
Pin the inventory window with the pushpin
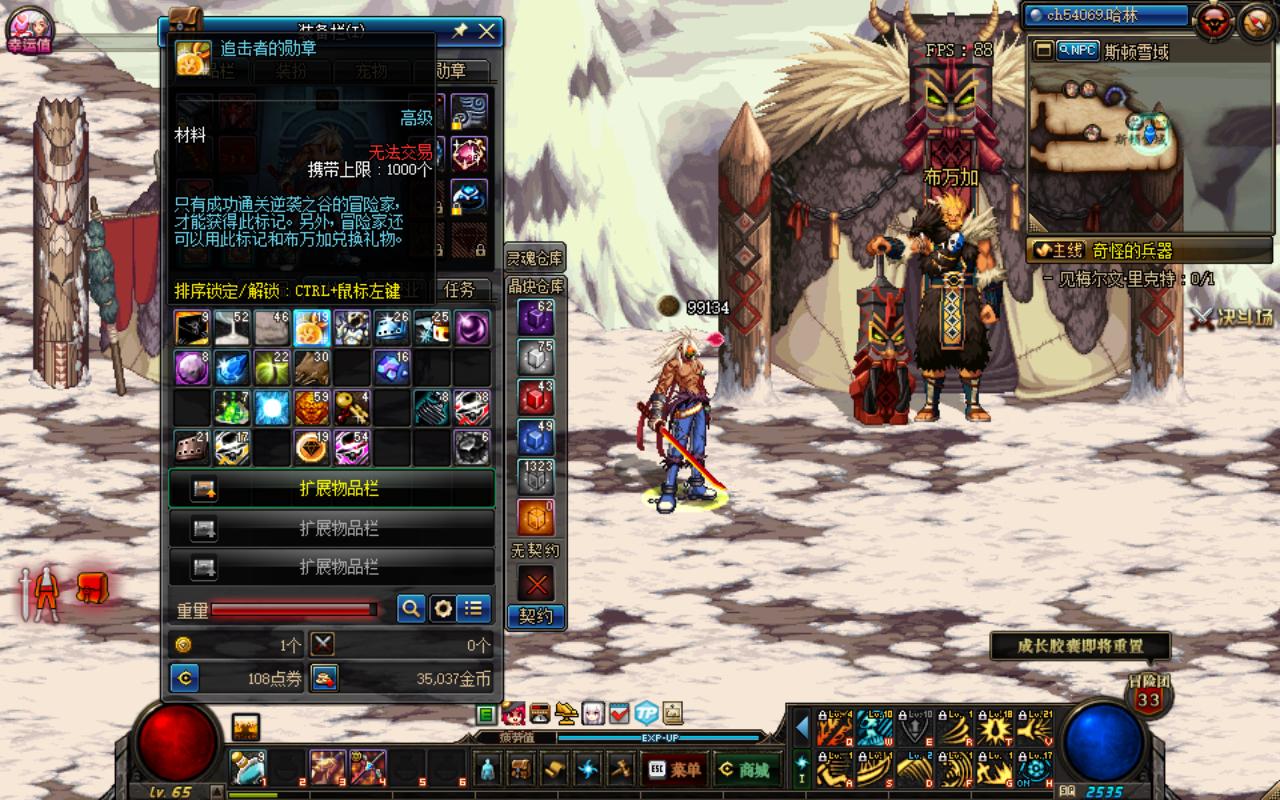(459, 31)
